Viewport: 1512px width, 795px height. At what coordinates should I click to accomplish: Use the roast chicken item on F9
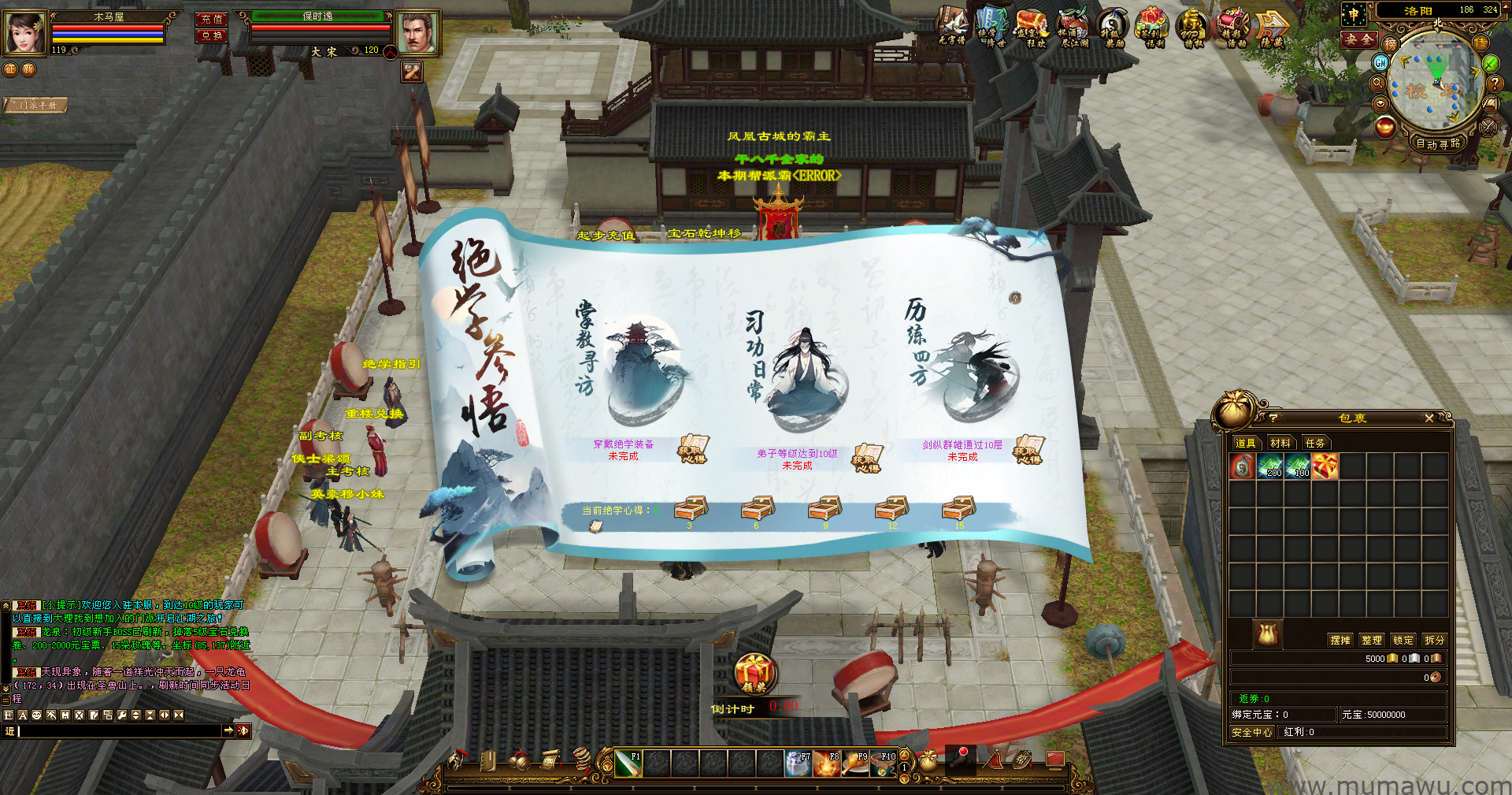point(854,763)
